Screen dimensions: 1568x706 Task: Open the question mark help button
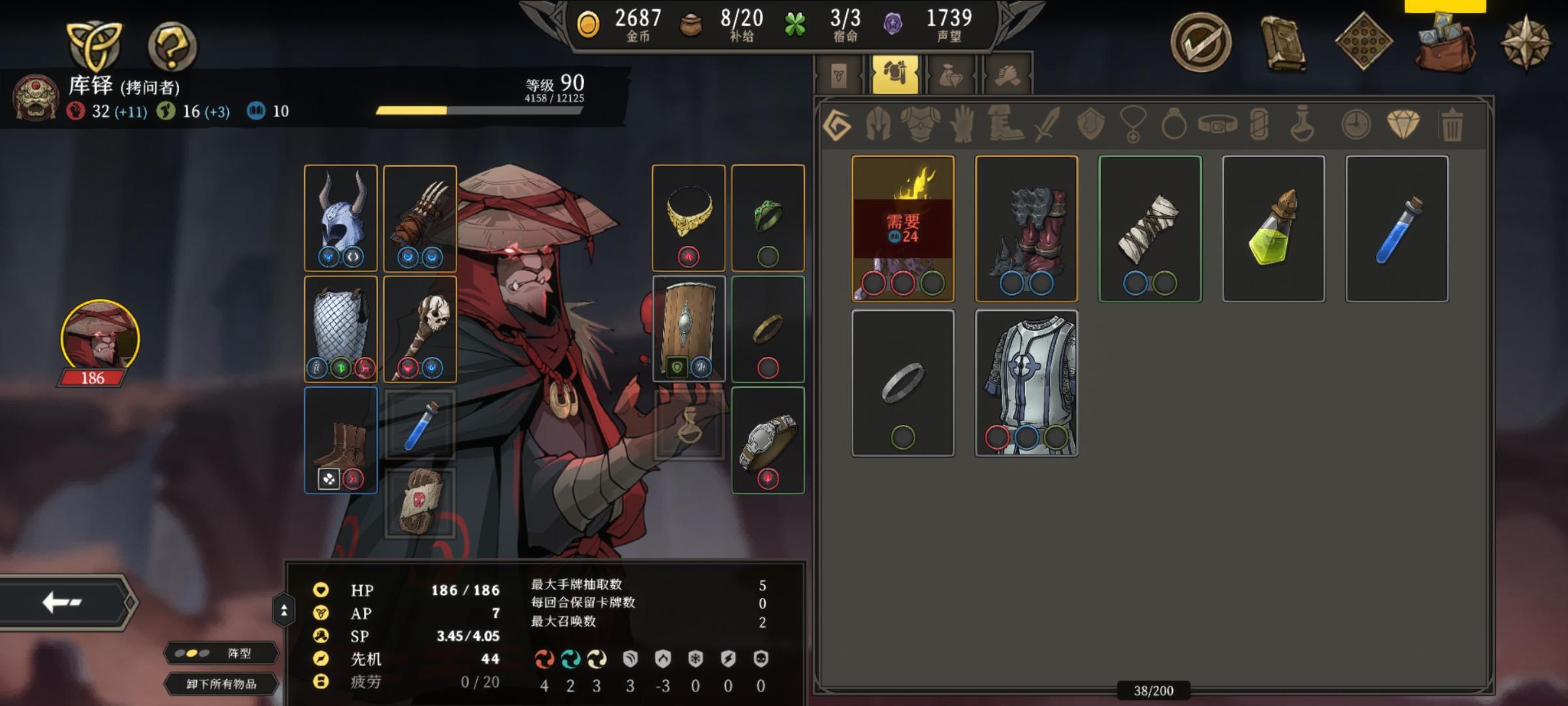172,46
